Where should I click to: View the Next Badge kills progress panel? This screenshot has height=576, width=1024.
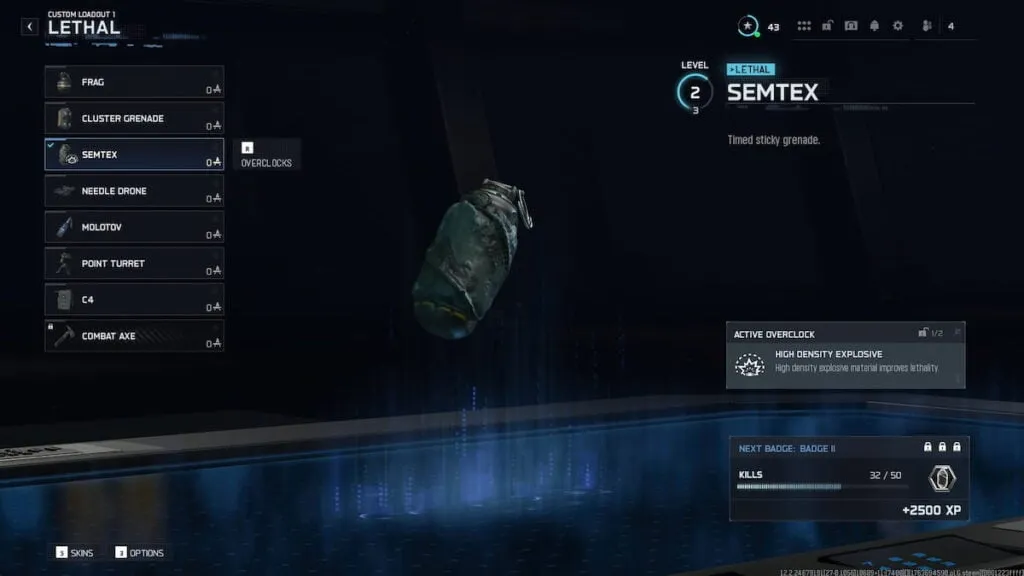point(848,478)
